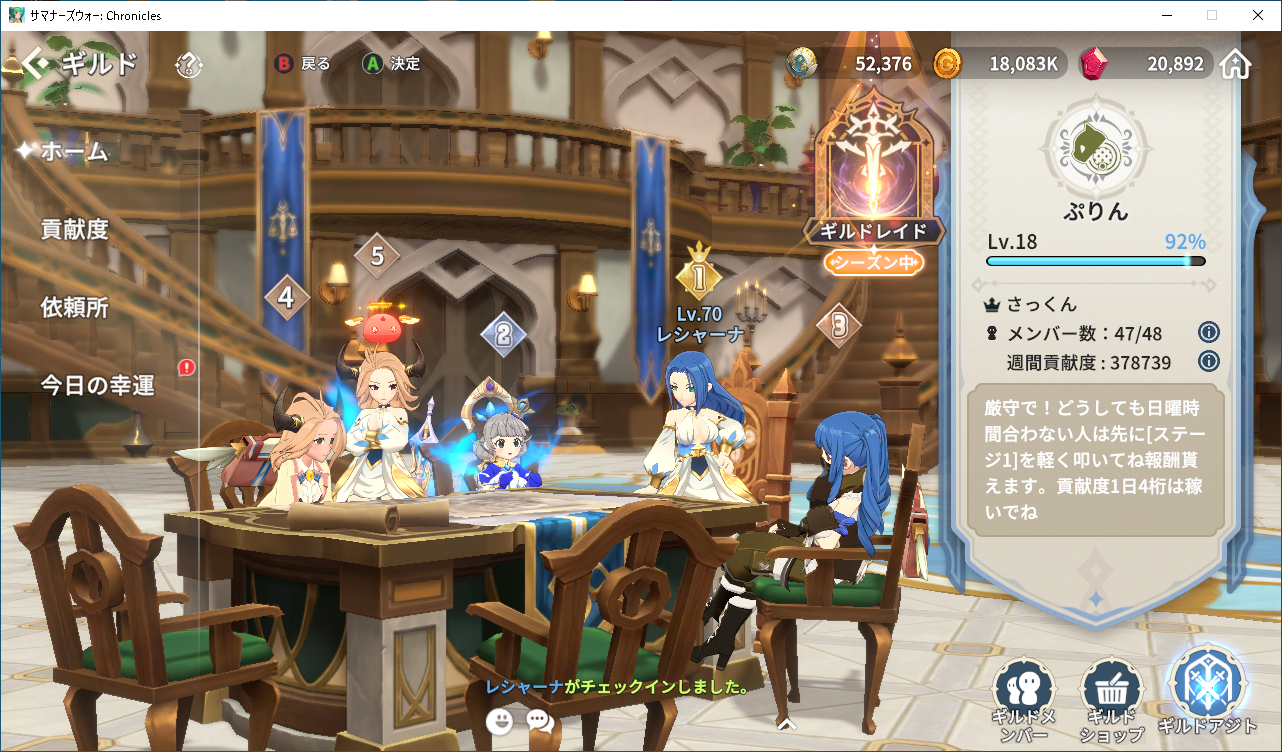
Task: Show weekly contribution info
Action: click(1208, 362)
